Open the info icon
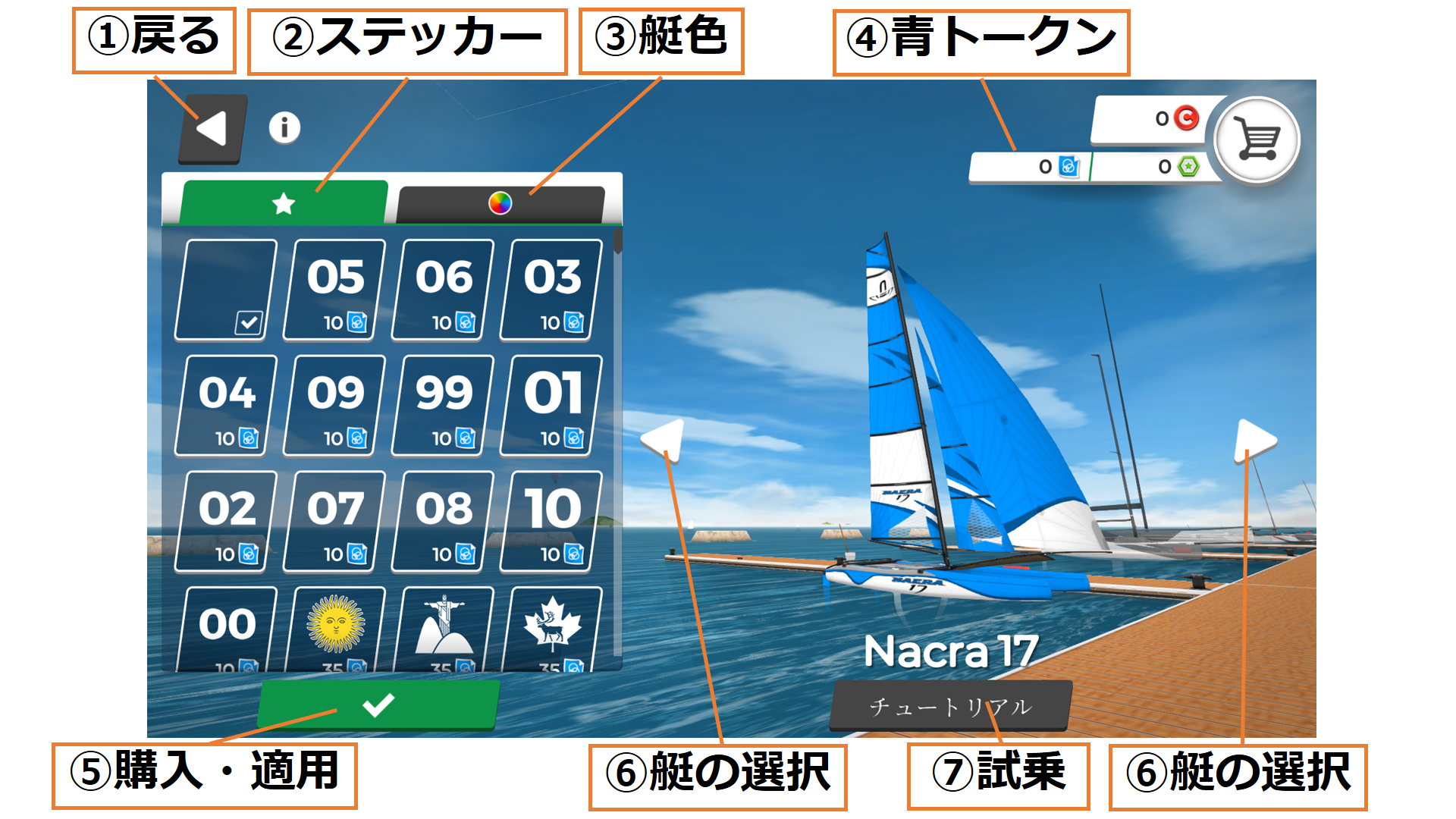 pyautogui.click(x=284, y=127)
